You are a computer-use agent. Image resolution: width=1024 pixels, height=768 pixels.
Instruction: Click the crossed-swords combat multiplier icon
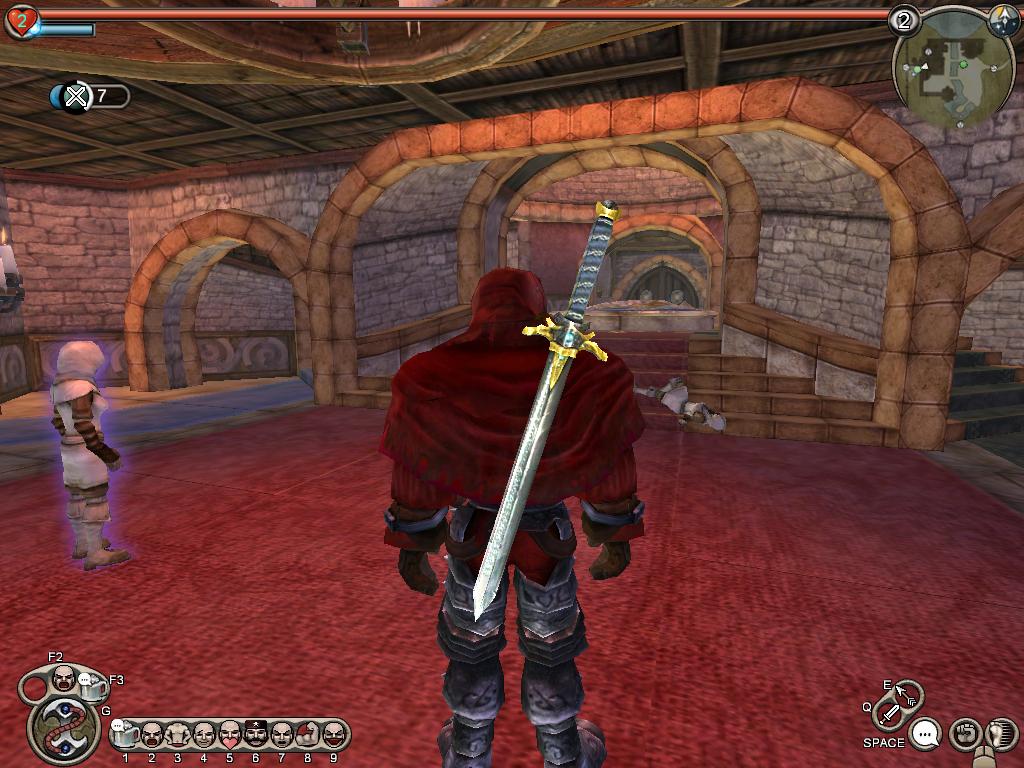click(75, 96)
